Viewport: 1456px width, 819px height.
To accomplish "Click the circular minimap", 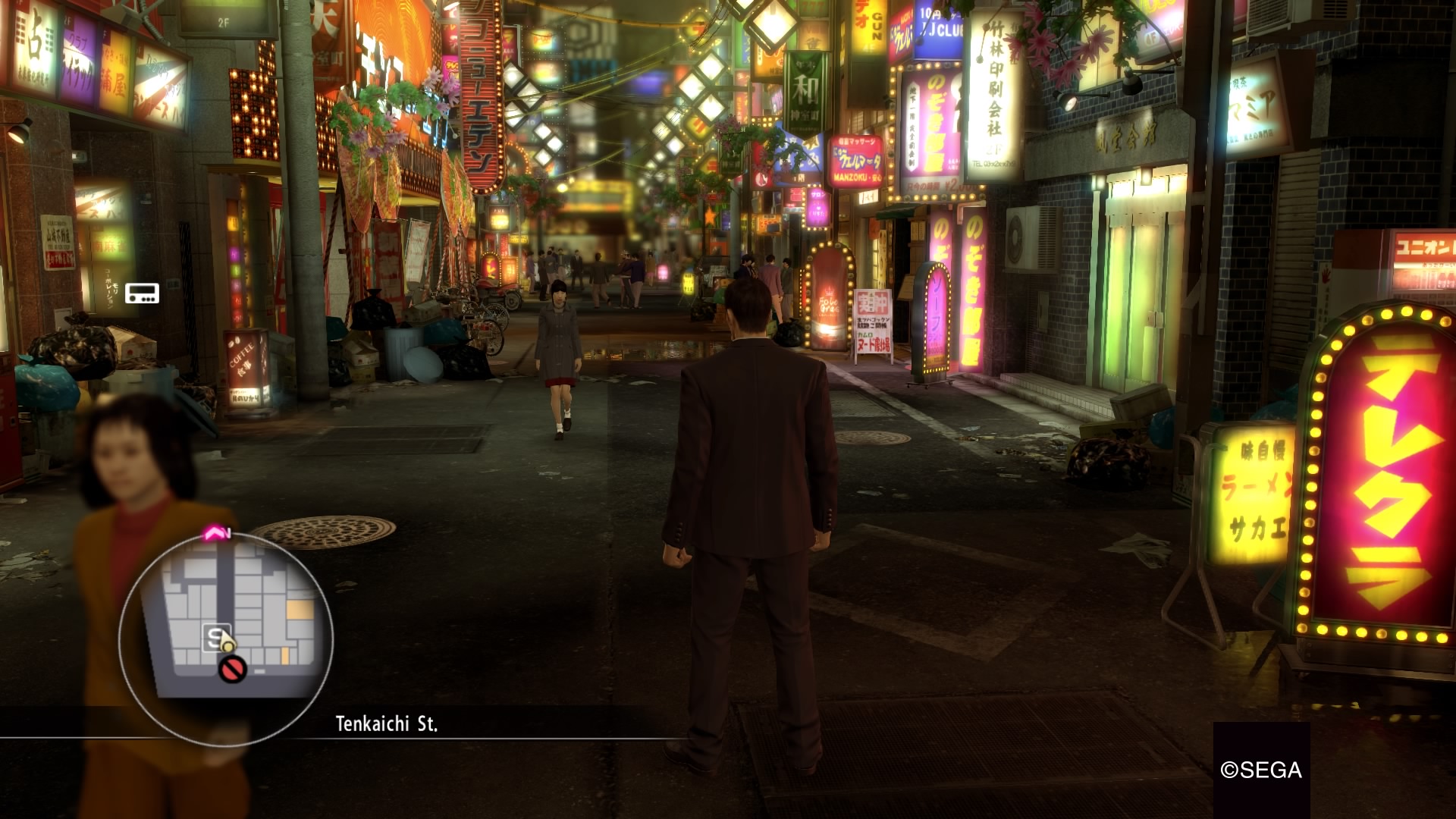I will coord(225,639).
